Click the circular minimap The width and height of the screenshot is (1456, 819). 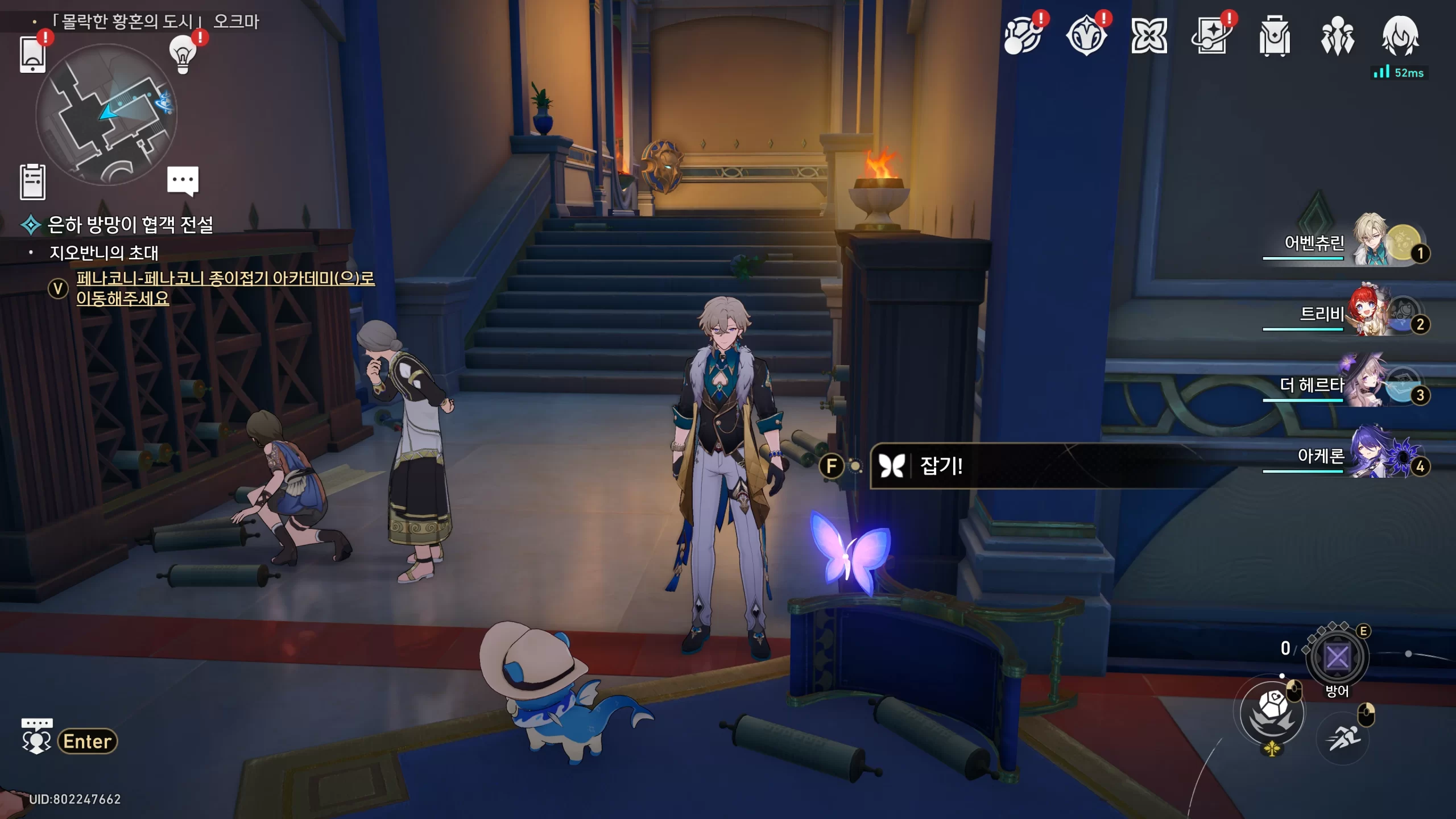tap(106, 114)
